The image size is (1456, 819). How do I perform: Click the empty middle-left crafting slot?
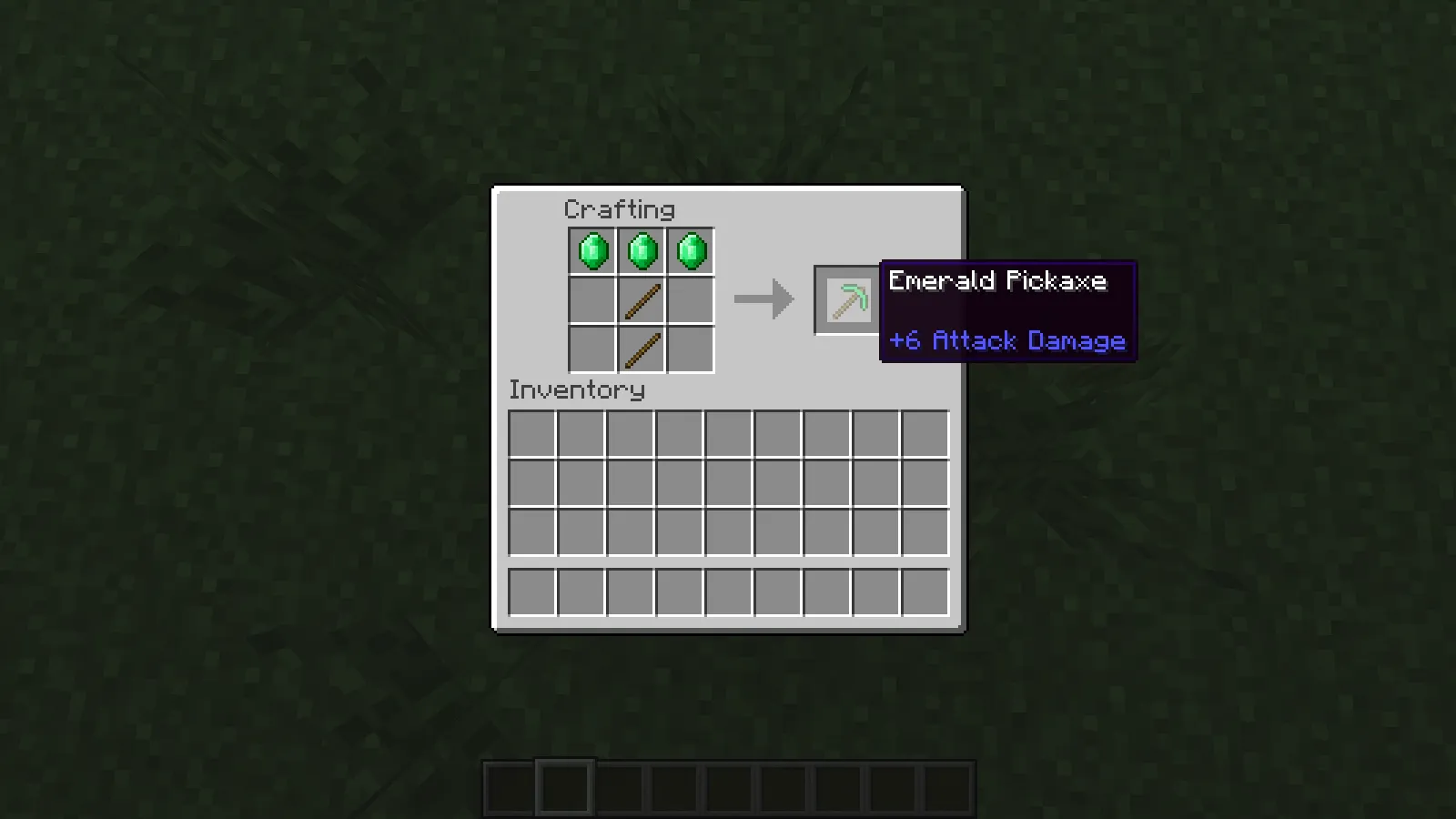pos(591,301)
